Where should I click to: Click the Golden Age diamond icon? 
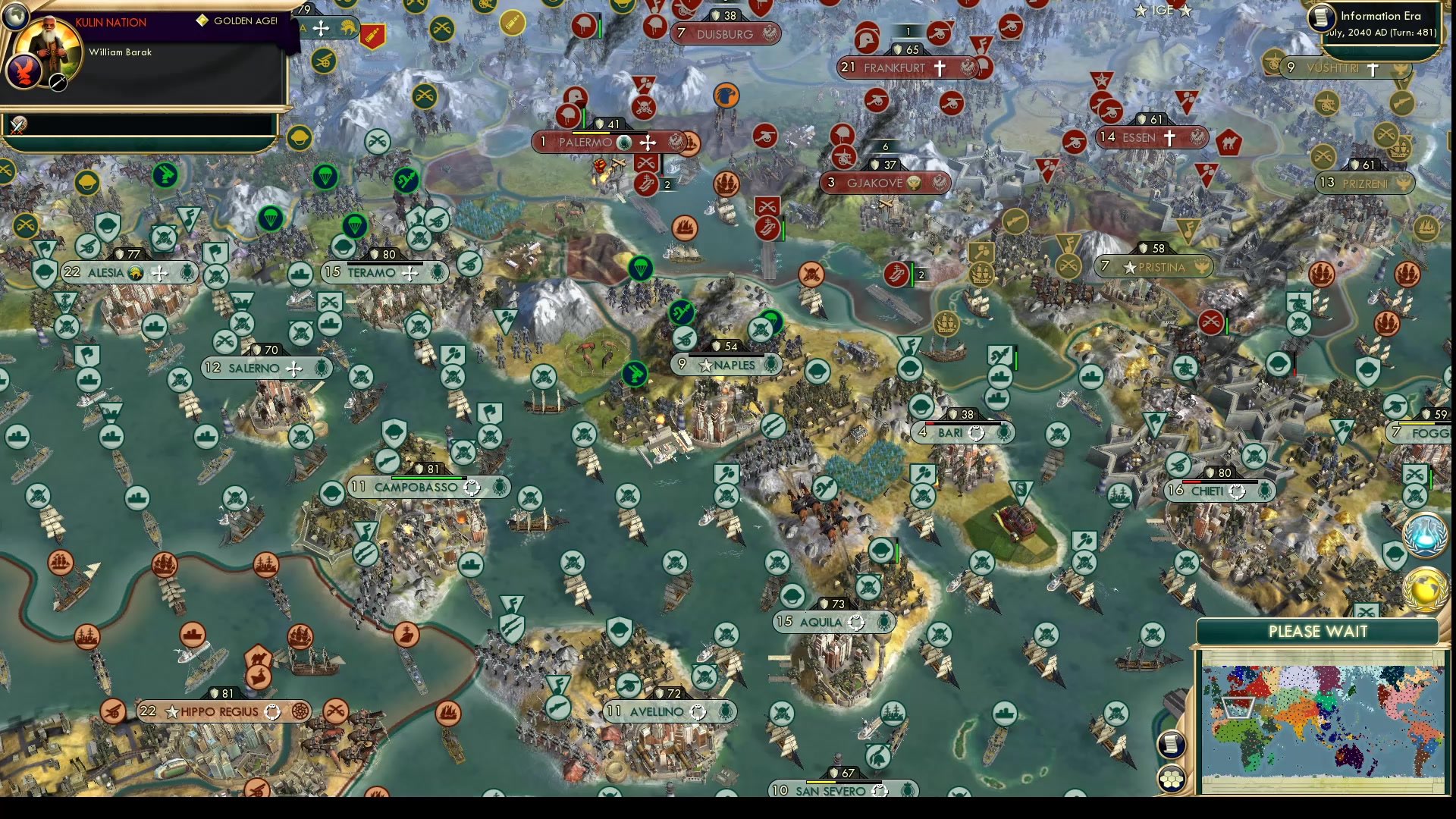(202, 21)
